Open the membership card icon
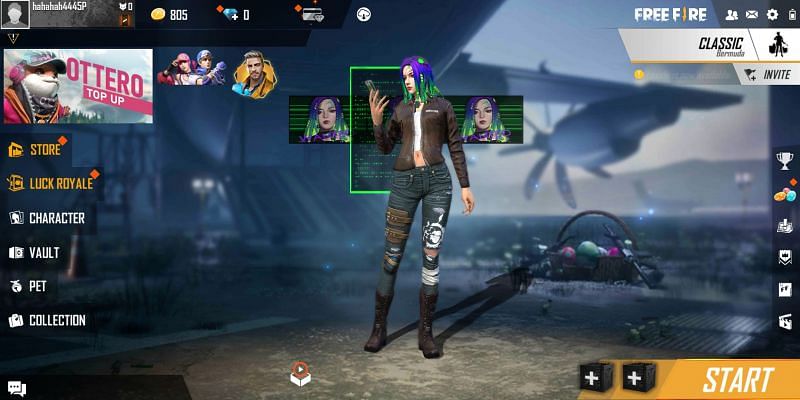The width and height of the screenshot is (800, 400). pos(313,15)
